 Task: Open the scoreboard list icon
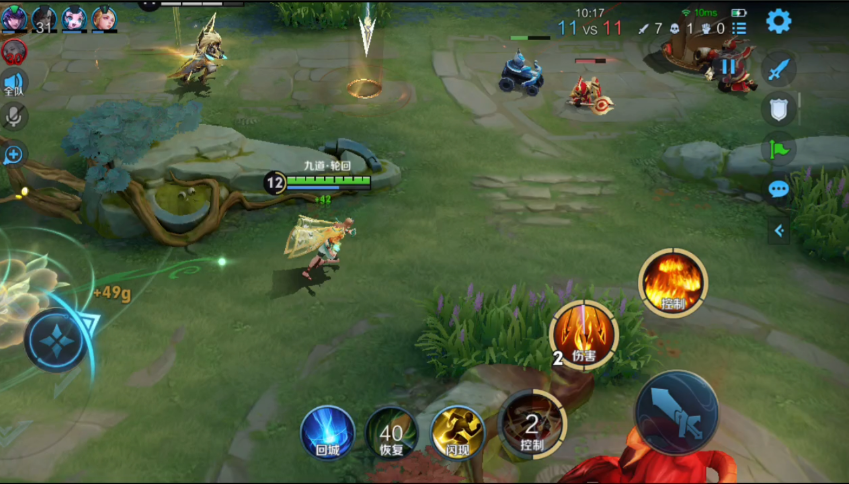(x=739, y=28)
